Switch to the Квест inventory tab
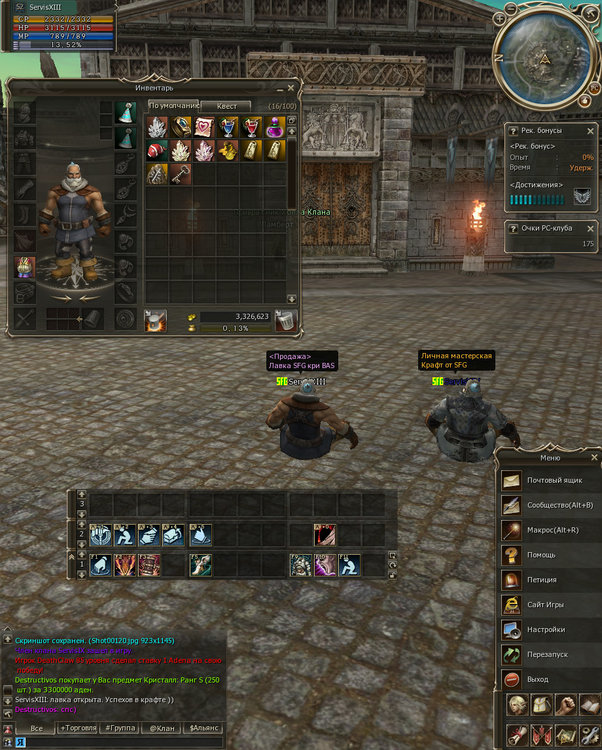Viewport: 602px width, 750px height. point(227,105)
